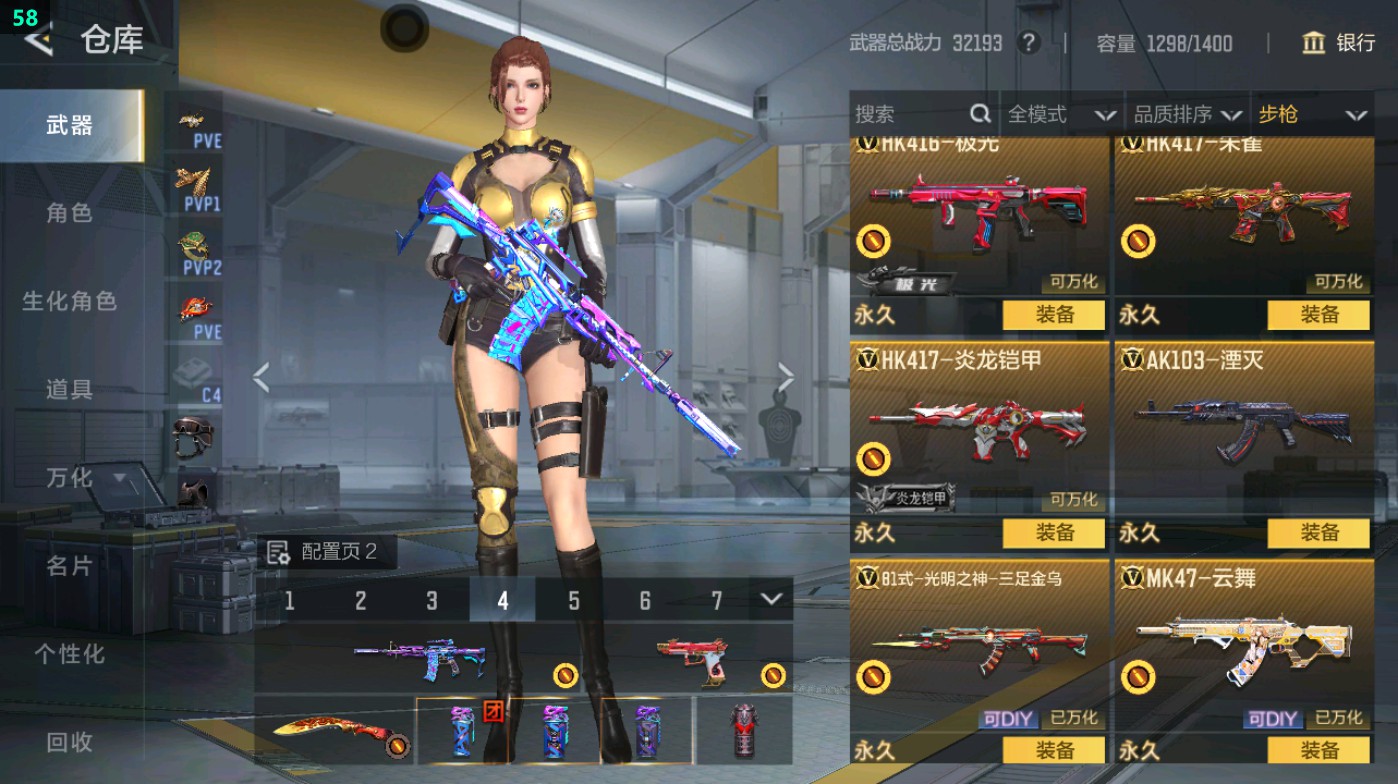Go to the 回收 recycle tab
Image resolution: width=1398 pixels, height=784 pixels.
[x=69, y=741]
